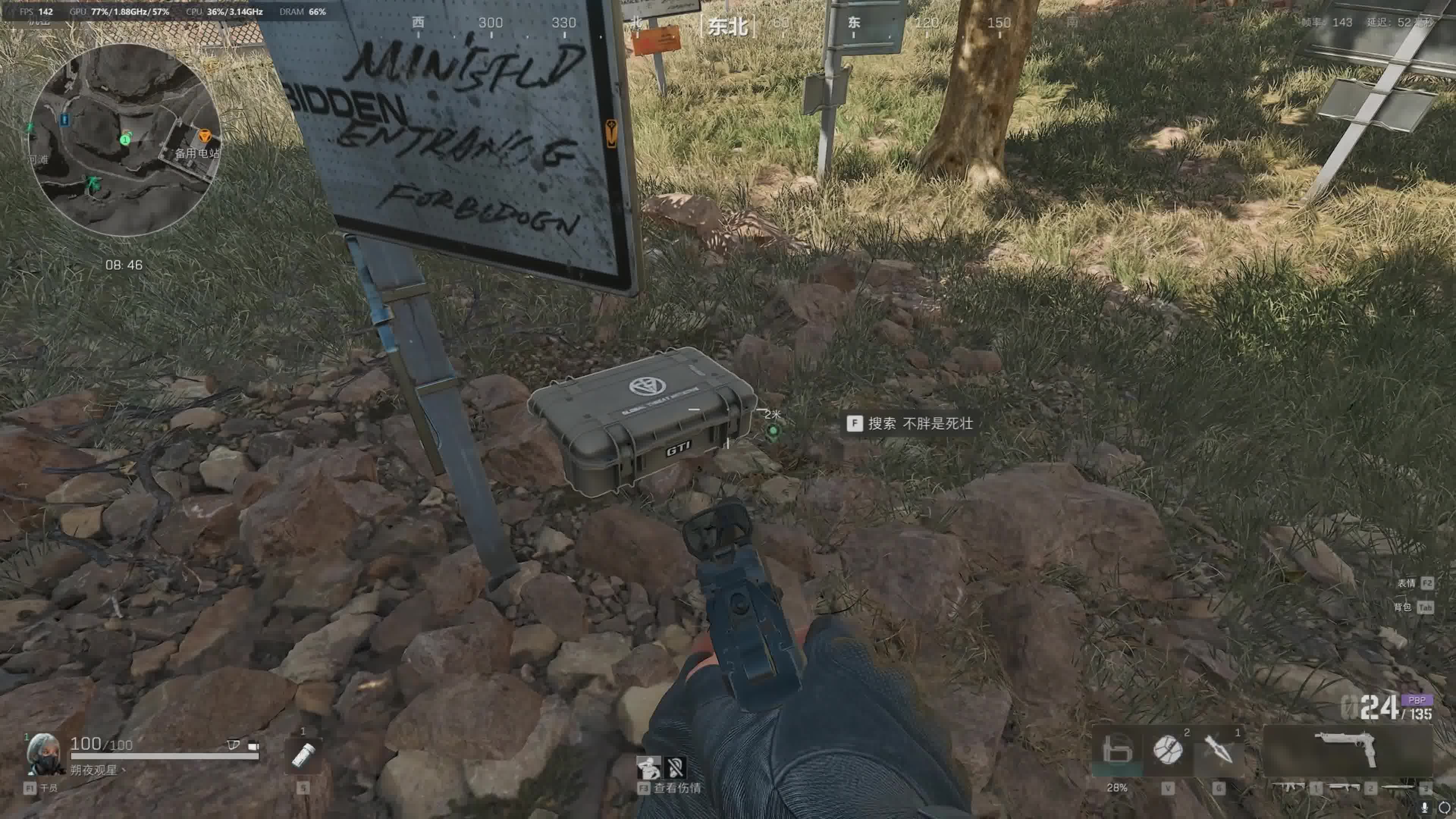Click the green squad marker on minimap
This screenshot has width=1456, height=819.
(x=126, y=138)
